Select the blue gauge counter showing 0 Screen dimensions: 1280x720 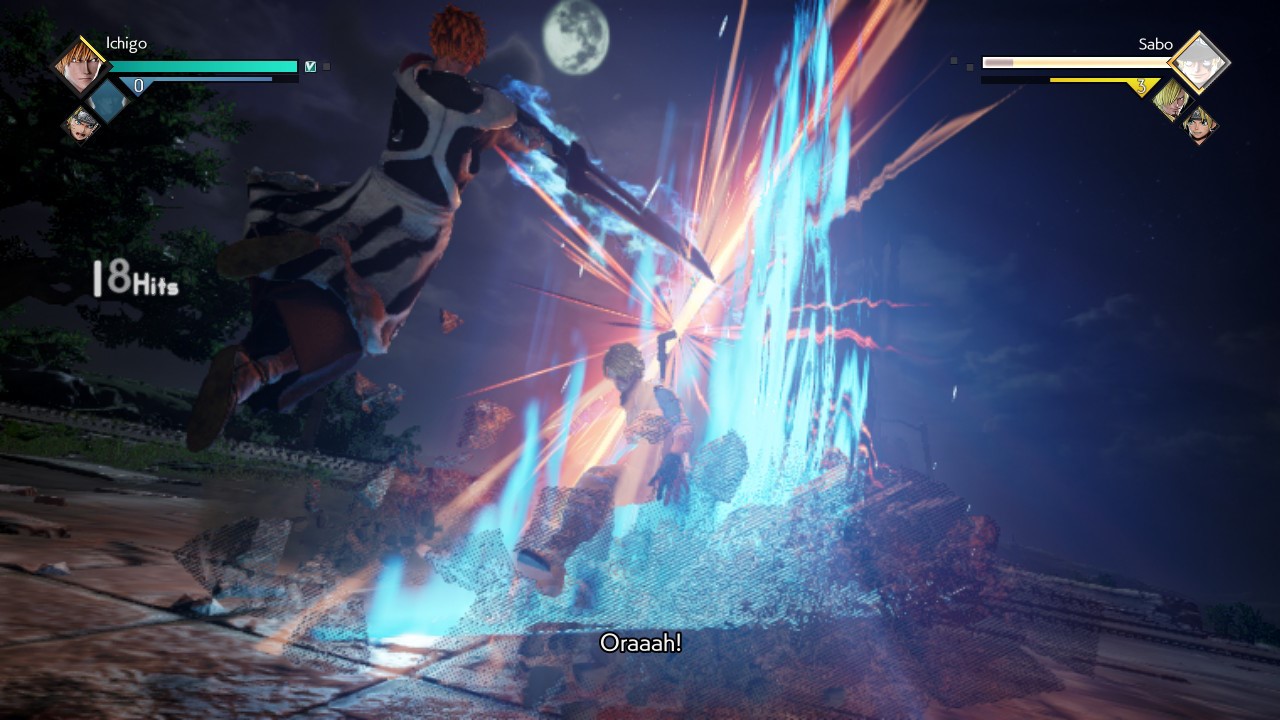[x=139, y=84]
